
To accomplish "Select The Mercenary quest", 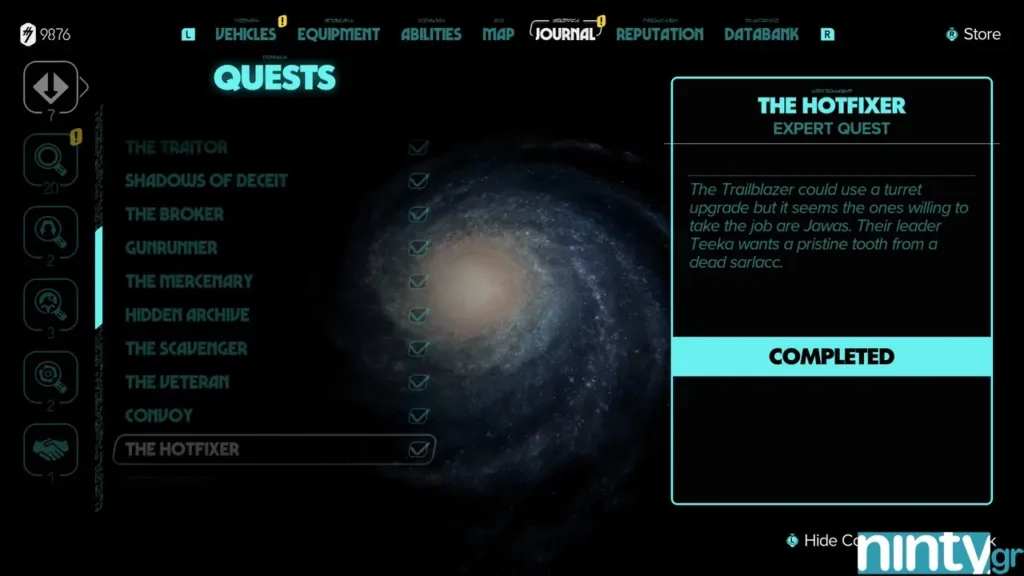I will click(x=189, y=282).
